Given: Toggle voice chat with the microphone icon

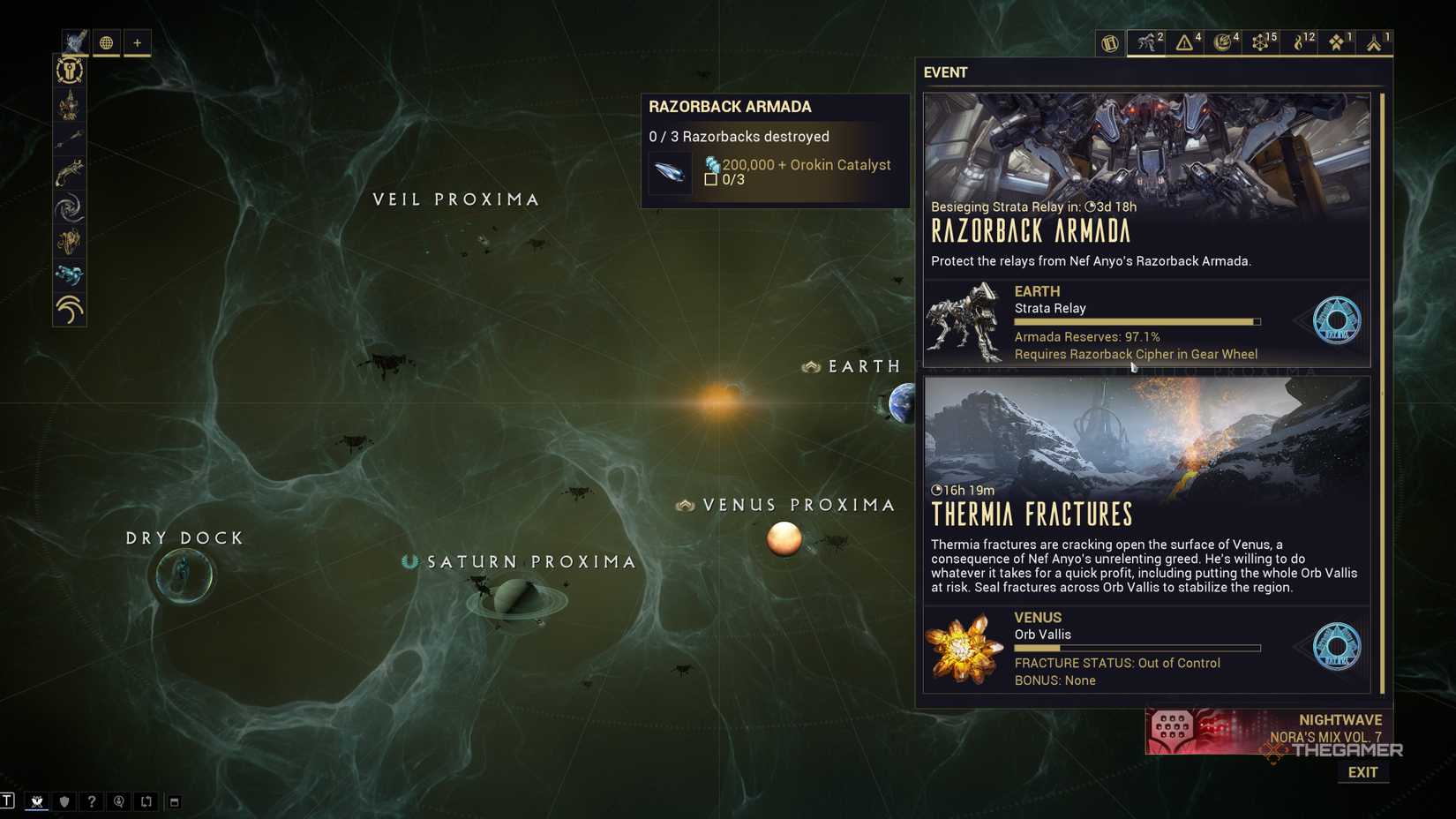Looking at the screenshot, I should click(119, 801).
